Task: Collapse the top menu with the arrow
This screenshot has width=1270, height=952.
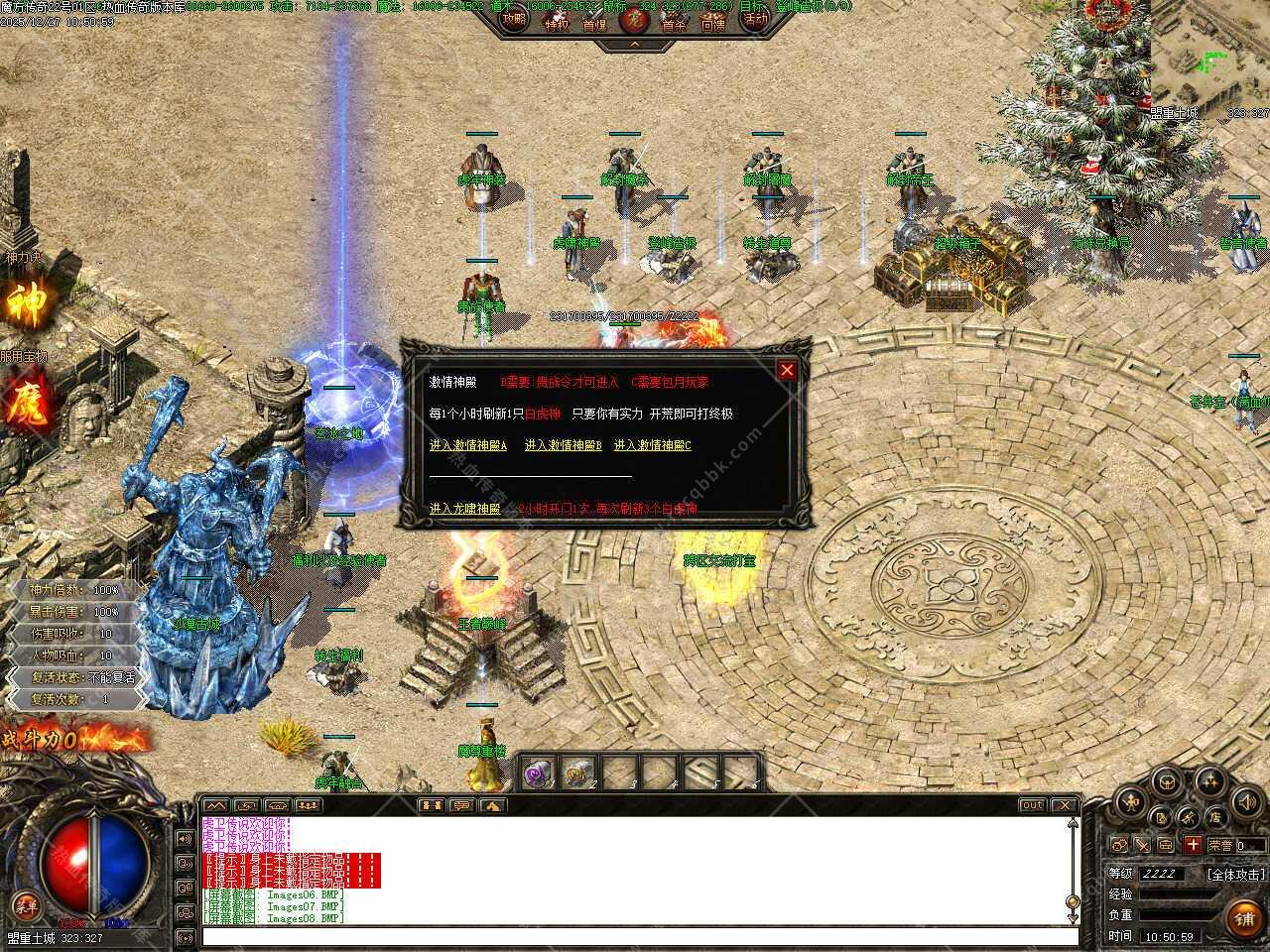Action: [x=635, y=45]
